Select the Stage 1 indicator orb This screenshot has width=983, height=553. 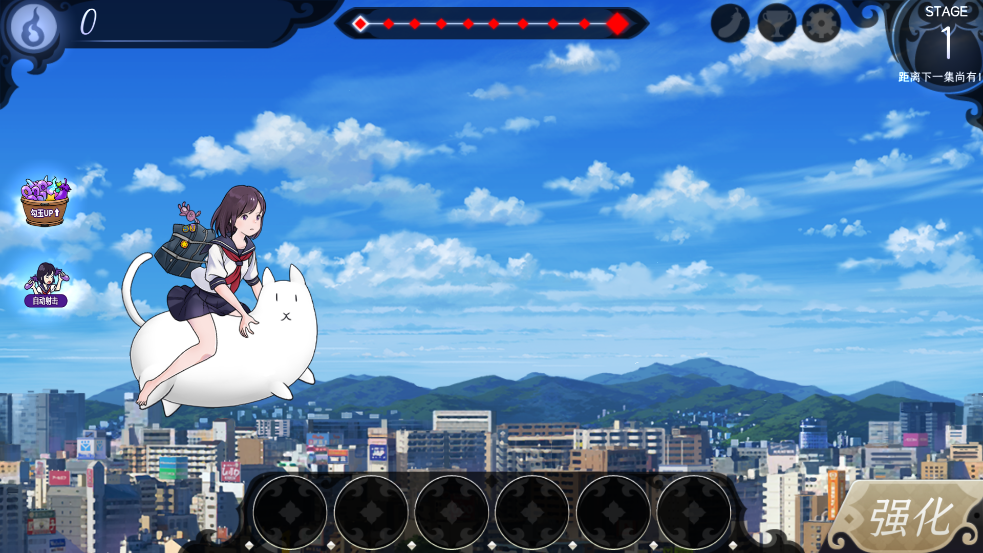point(944,40)
